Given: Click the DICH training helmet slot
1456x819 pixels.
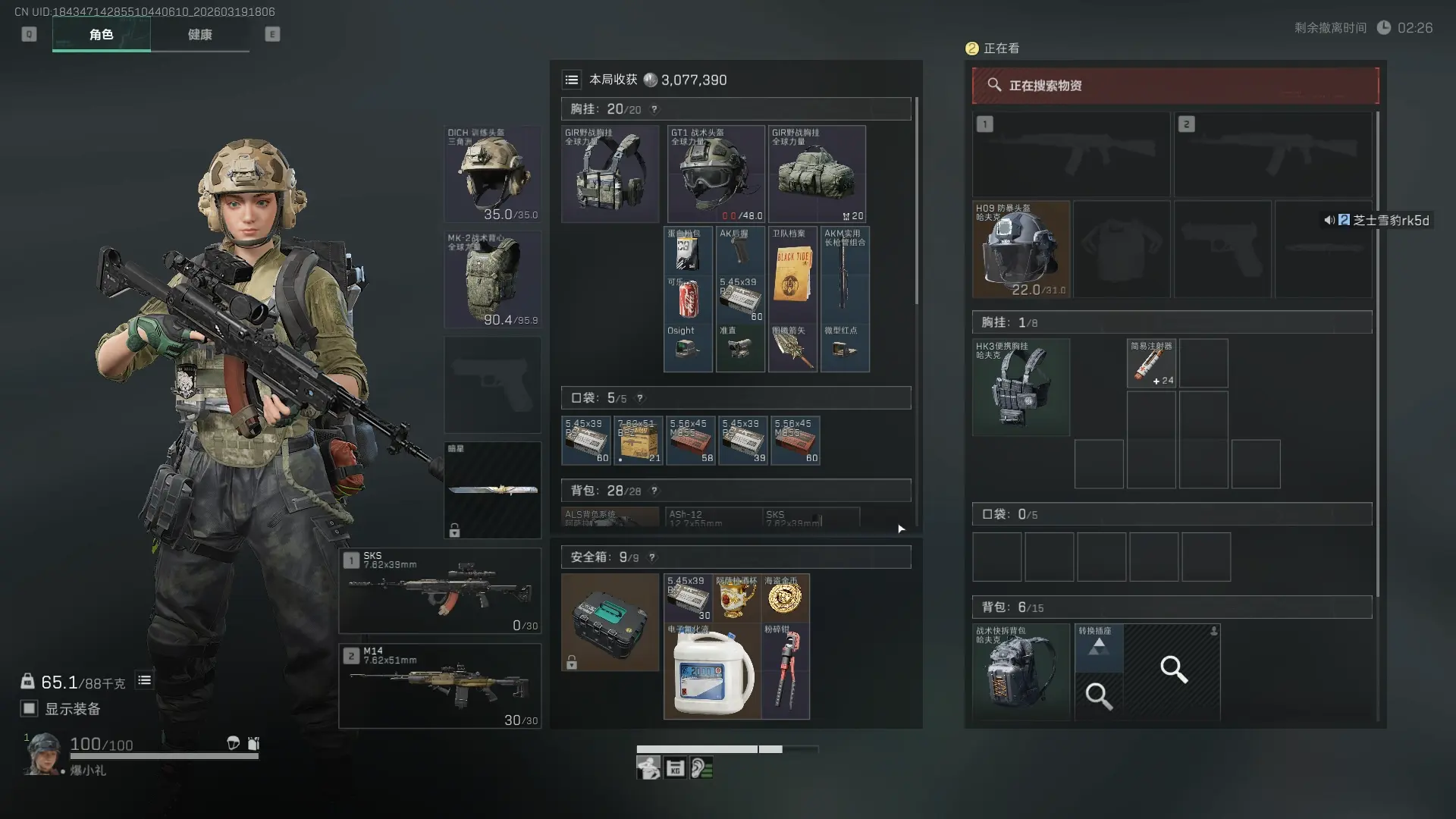Looking at the screenshot, I should (492, 174).
